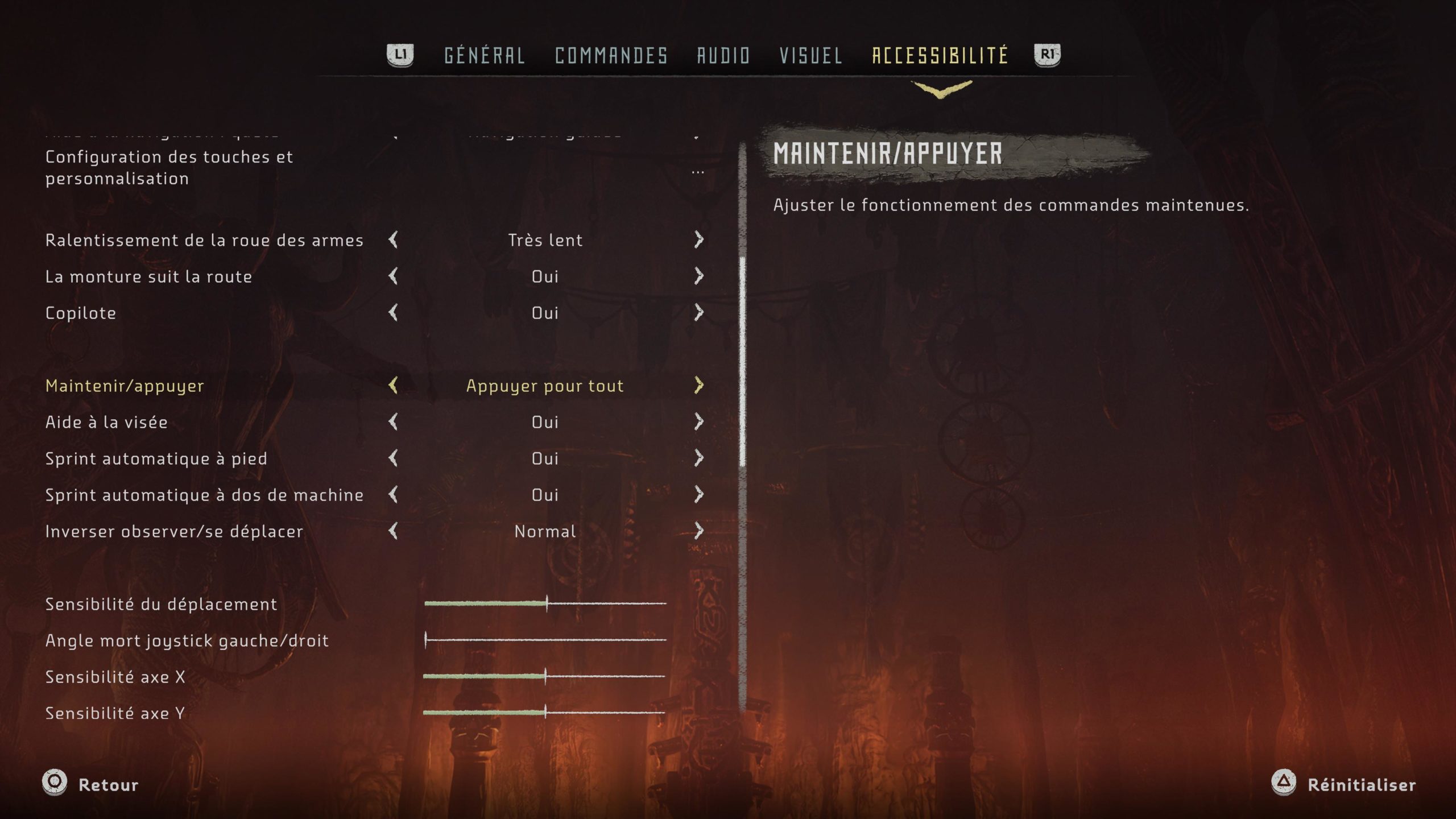
Task: Go to the Audio settings tab
Action: pyautogui.click(x=723, y=56)
